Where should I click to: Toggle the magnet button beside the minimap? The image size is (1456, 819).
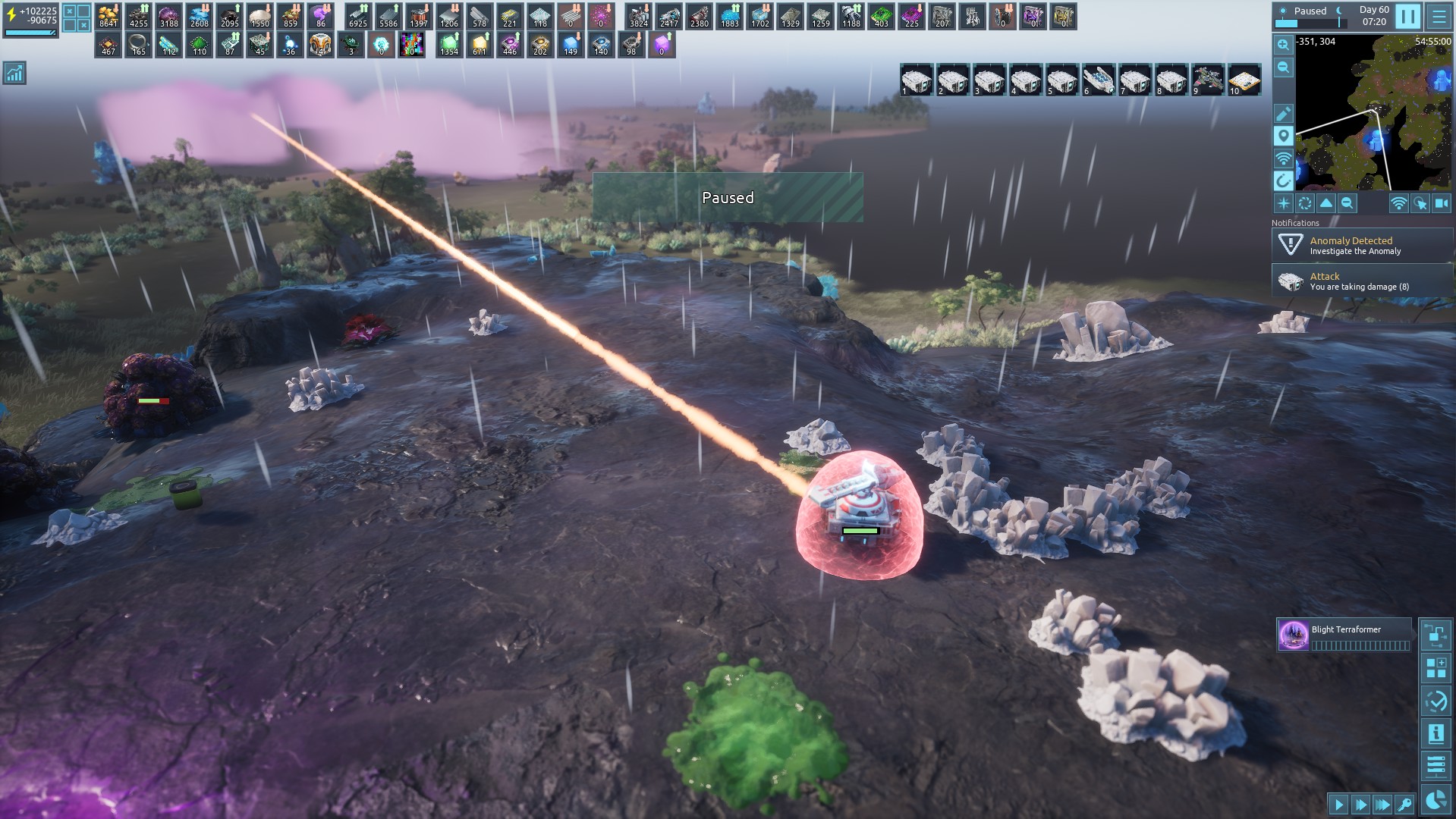point(1283,180)
